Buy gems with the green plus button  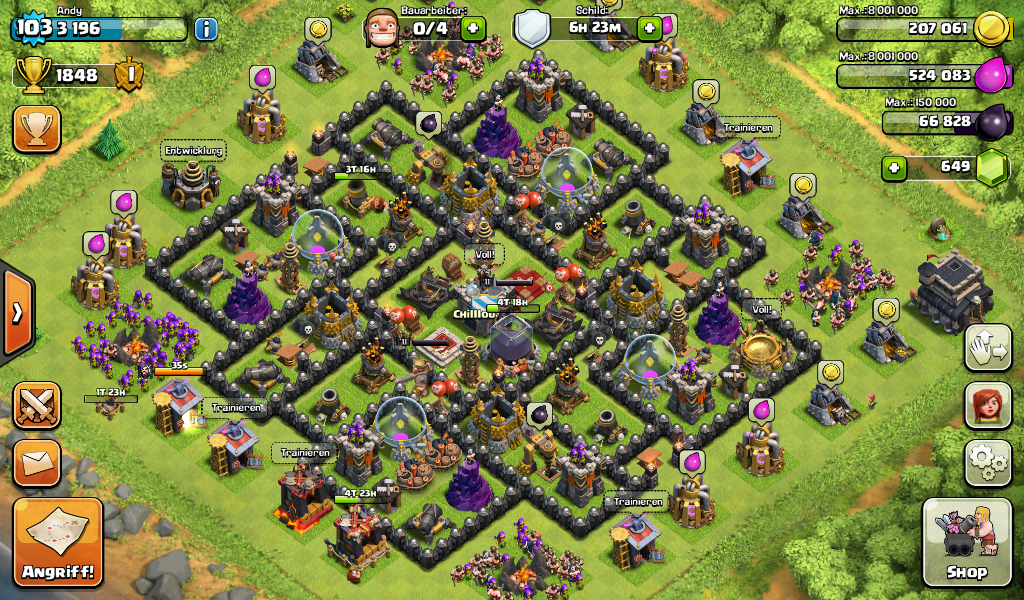pos(894,167)
